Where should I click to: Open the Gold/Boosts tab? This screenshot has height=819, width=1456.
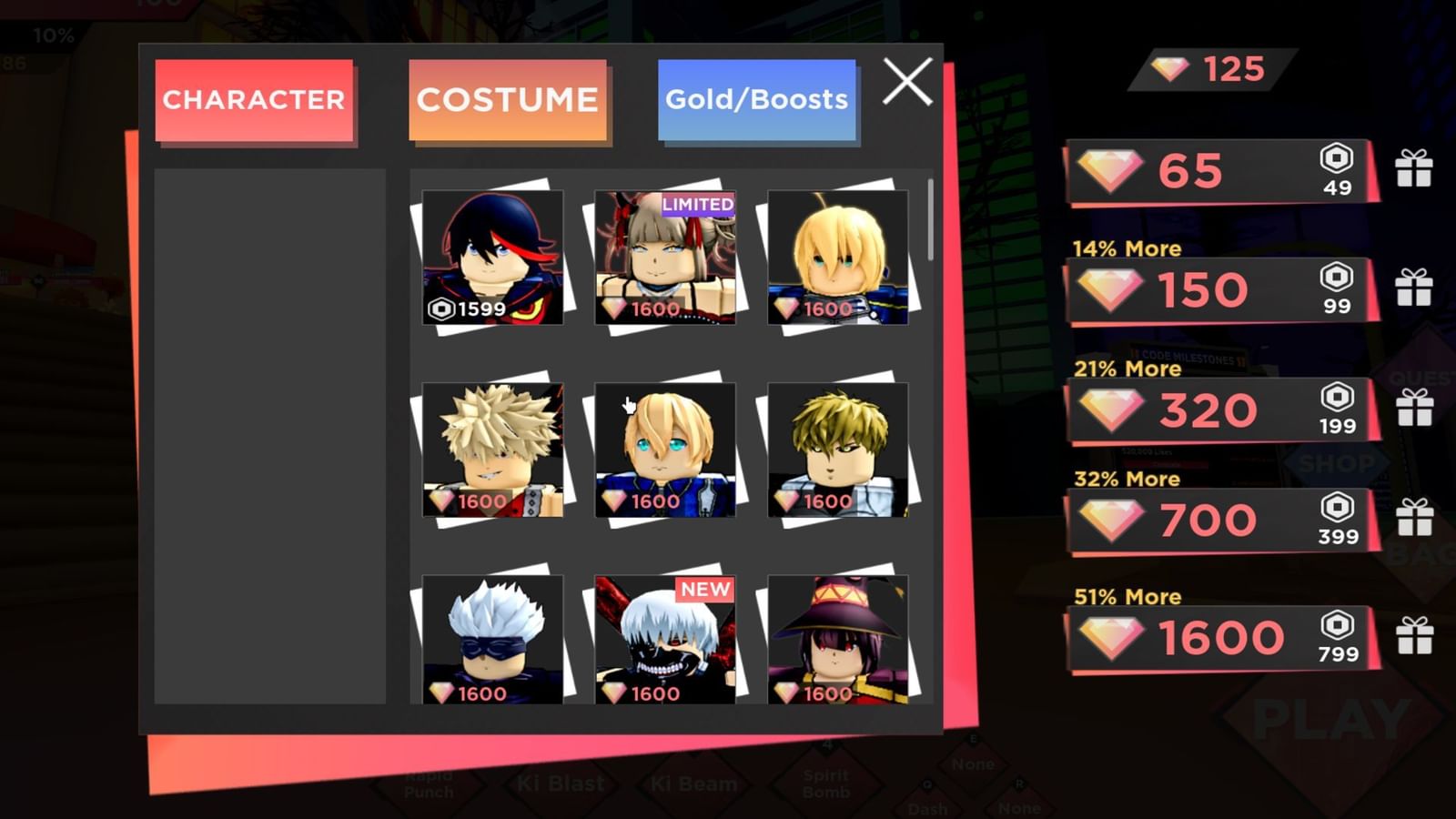[757, 100]
